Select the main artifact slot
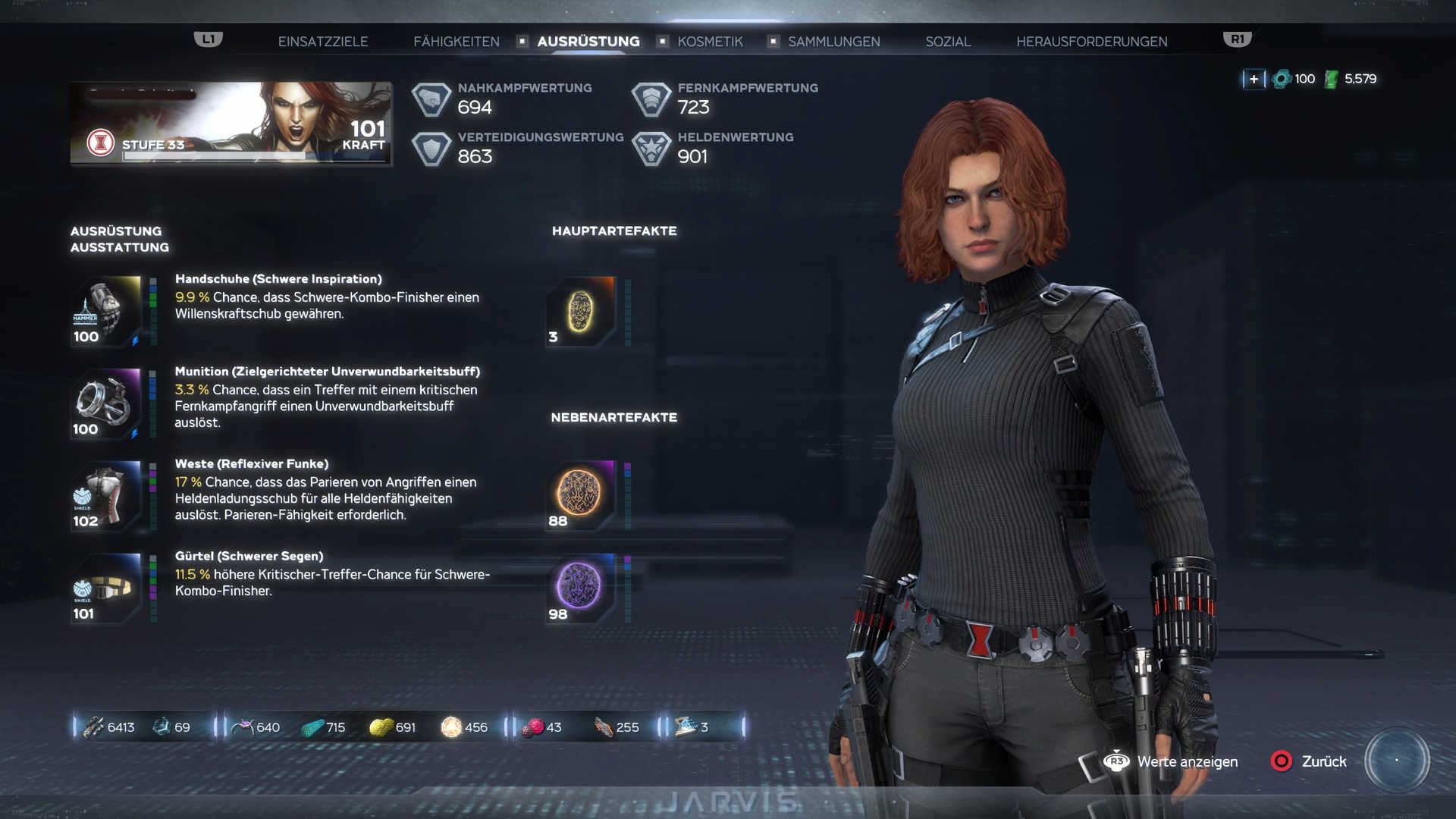 pos(580,312)
